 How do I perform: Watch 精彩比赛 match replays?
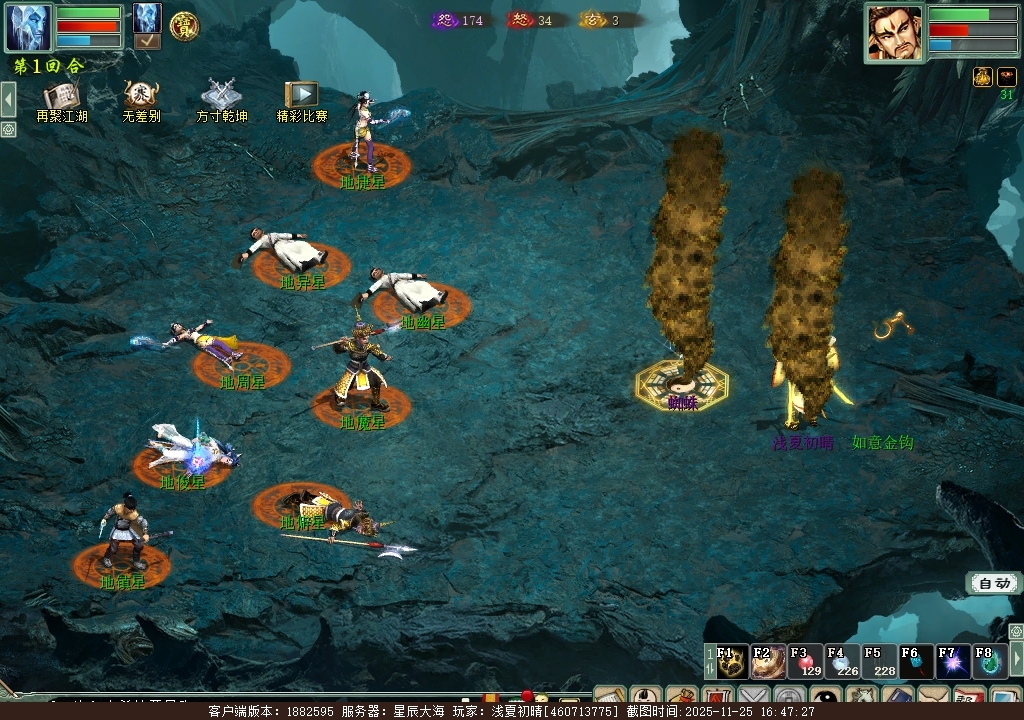click(x=301, y=96)
